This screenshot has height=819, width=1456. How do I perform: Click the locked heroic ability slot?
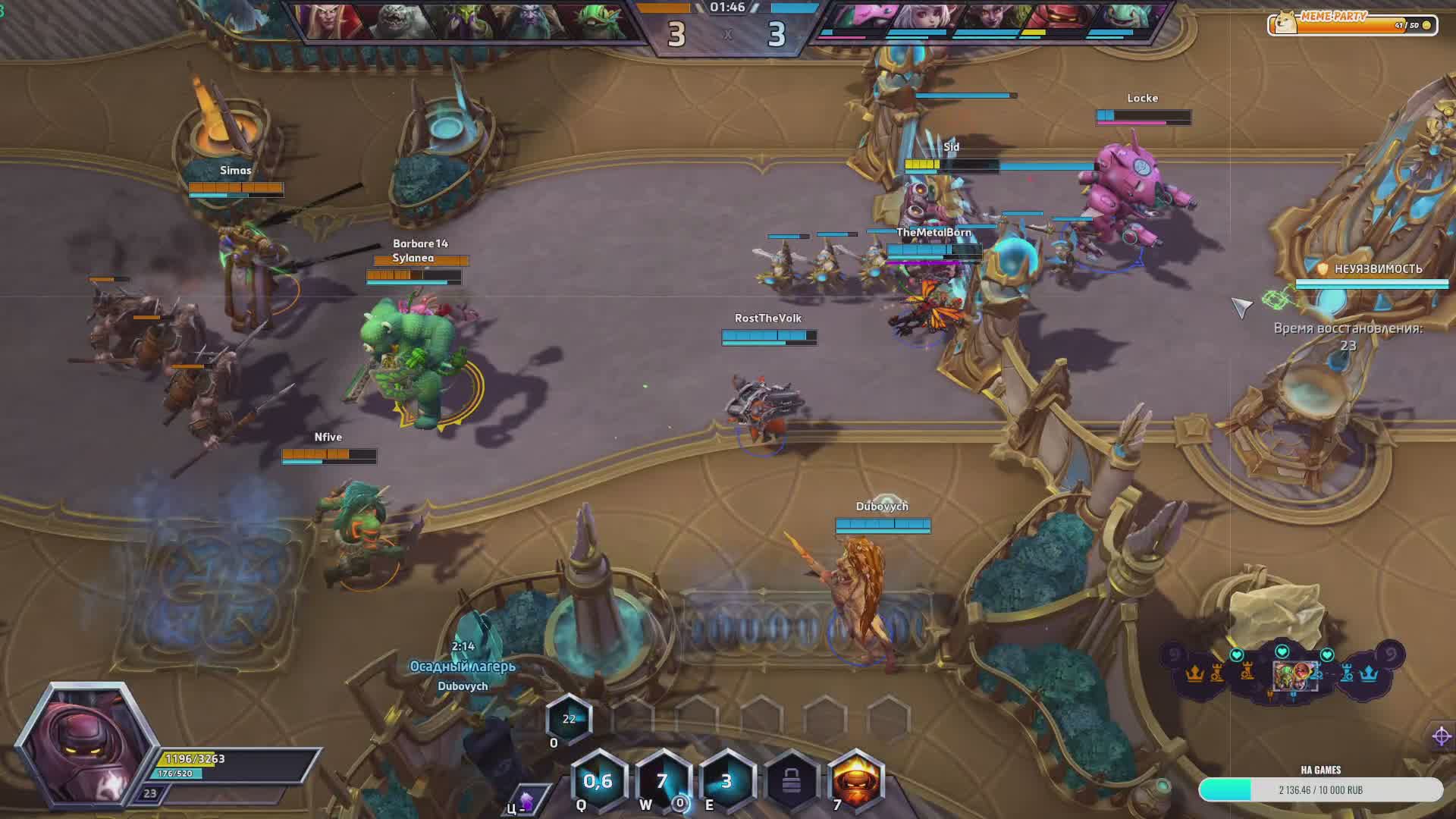791,781
